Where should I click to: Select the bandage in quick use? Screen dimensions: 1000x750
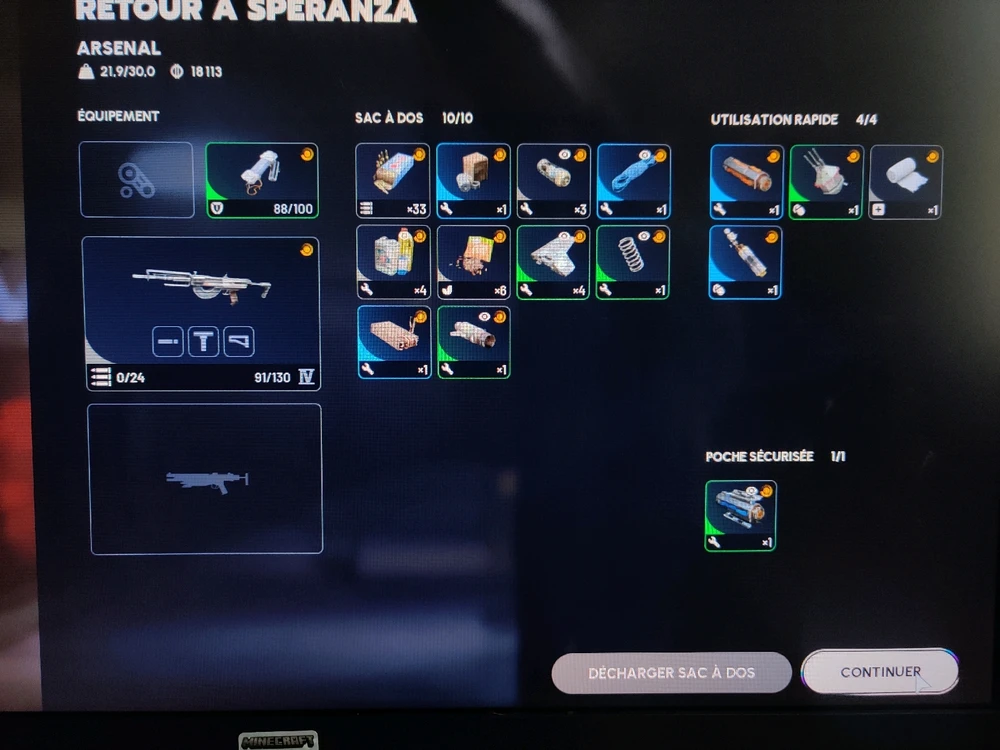pyautogui.click(x=906, y=182)
